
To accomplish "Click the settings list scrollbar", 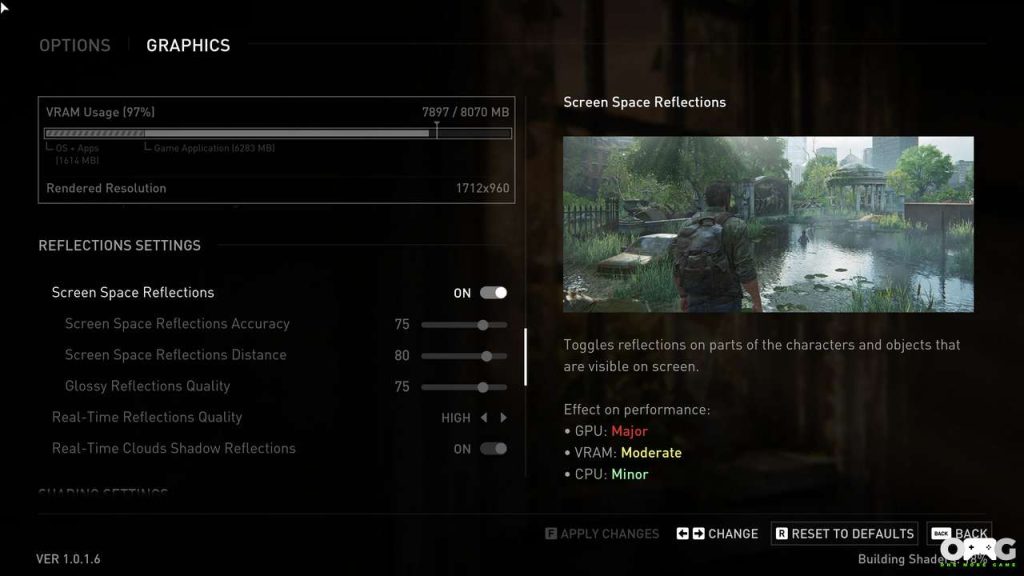I will pyautogui.click(x=526, y=357).
